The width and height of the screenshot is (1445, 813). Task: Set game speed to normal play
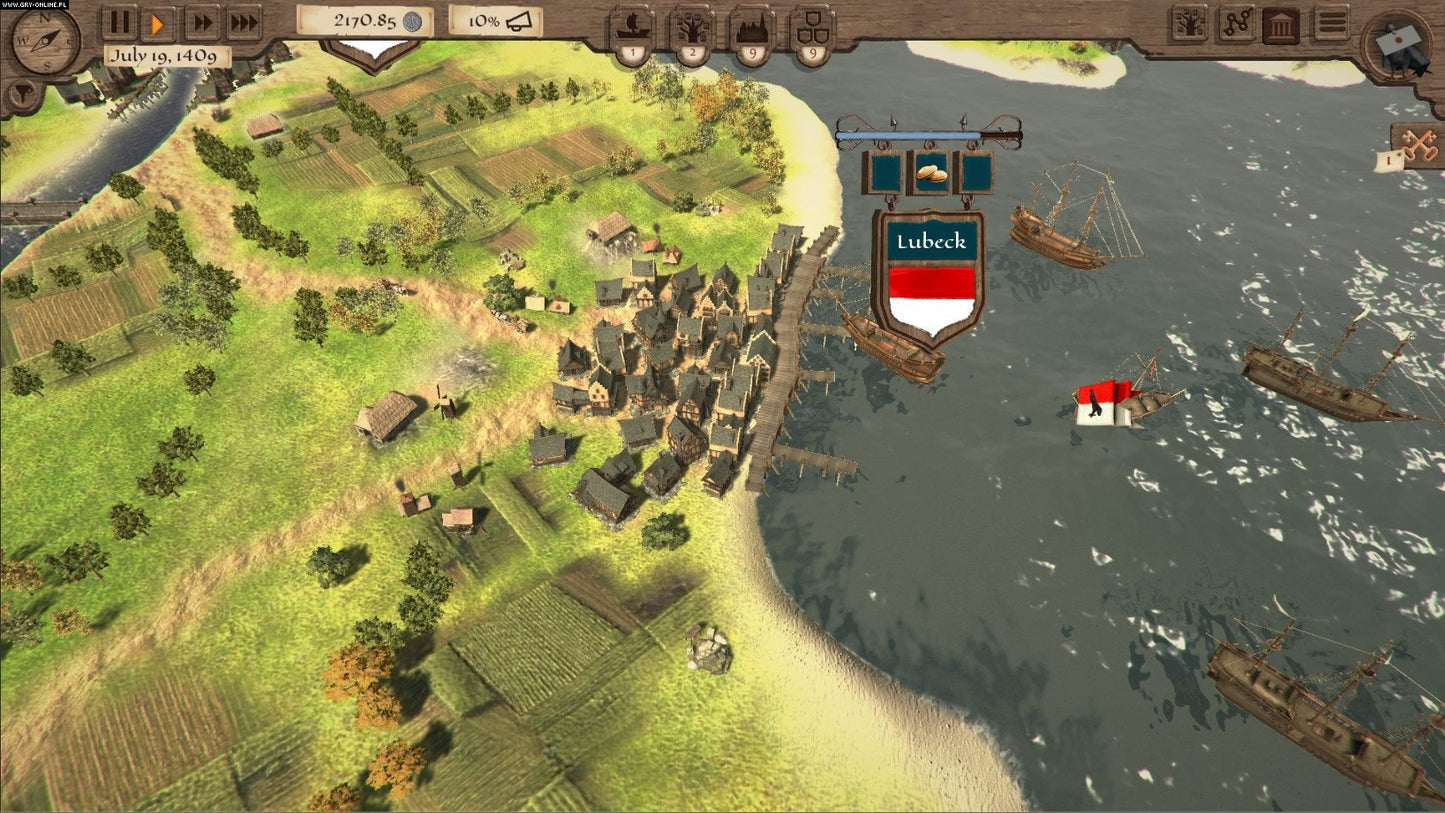[159, 21]
